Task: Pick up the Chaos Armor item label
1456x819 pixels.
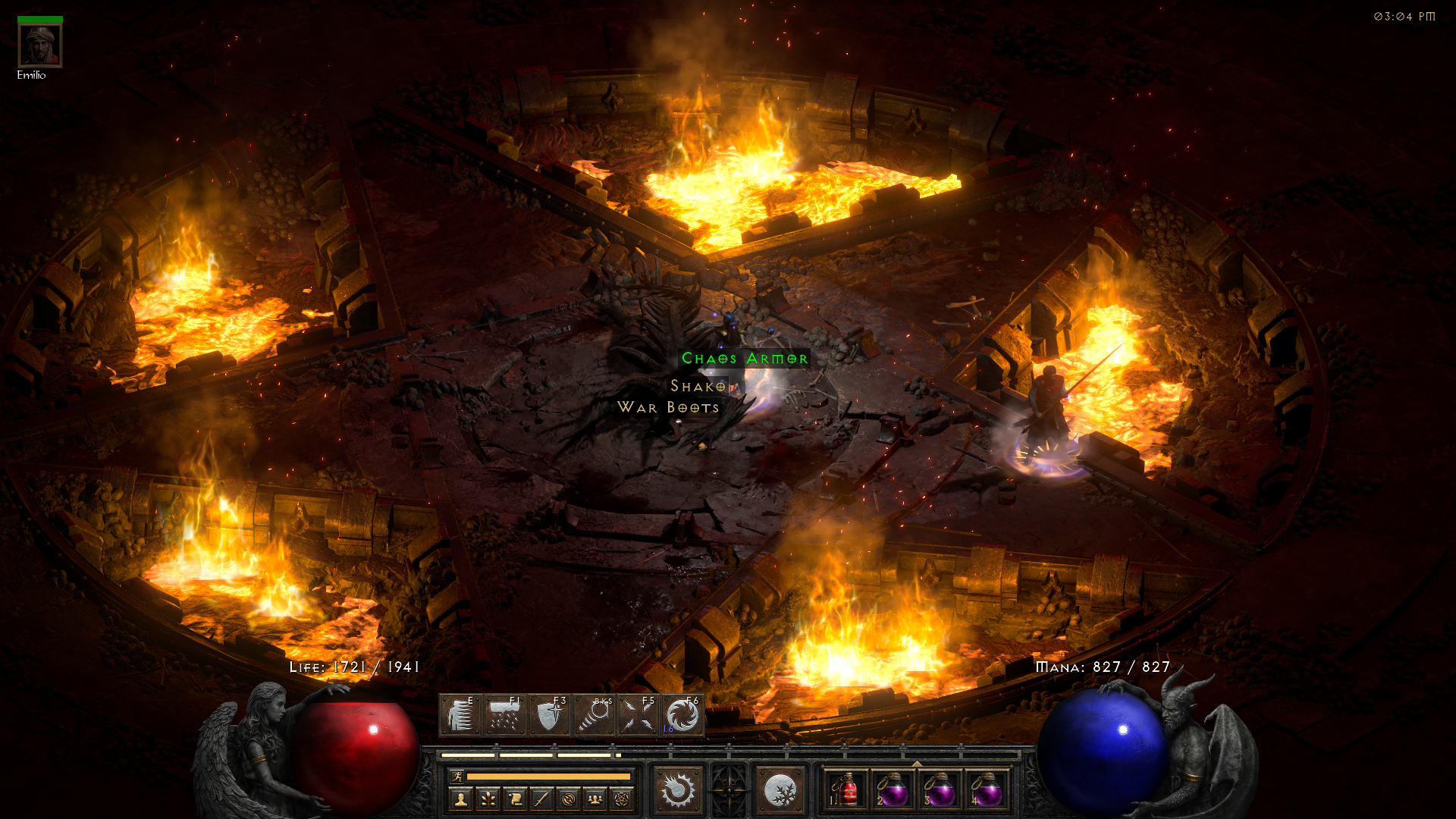Action: [x=744, y=359]
